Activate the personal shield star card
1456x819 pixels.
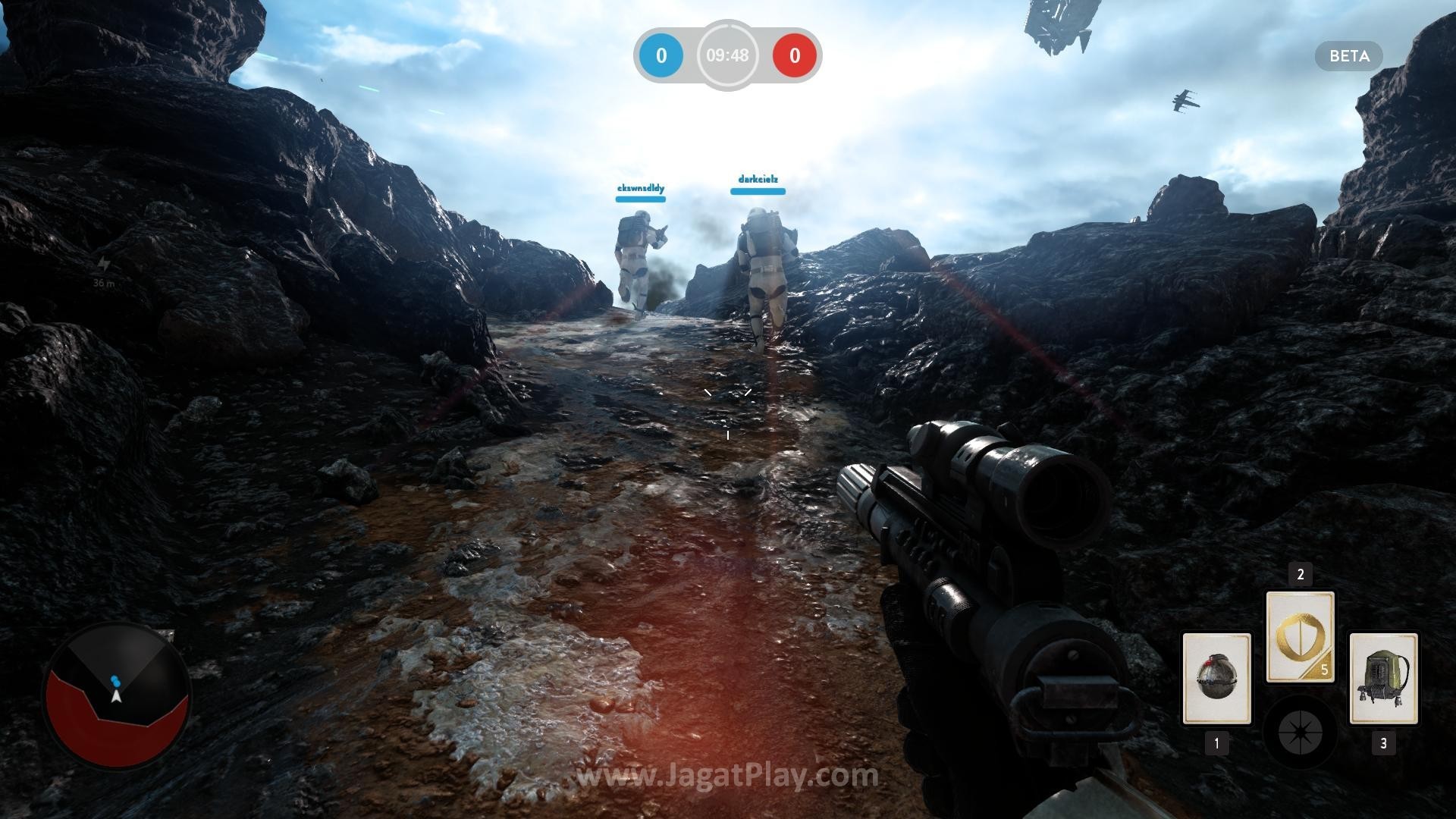pyautogui.click(x=1300, y=637)
